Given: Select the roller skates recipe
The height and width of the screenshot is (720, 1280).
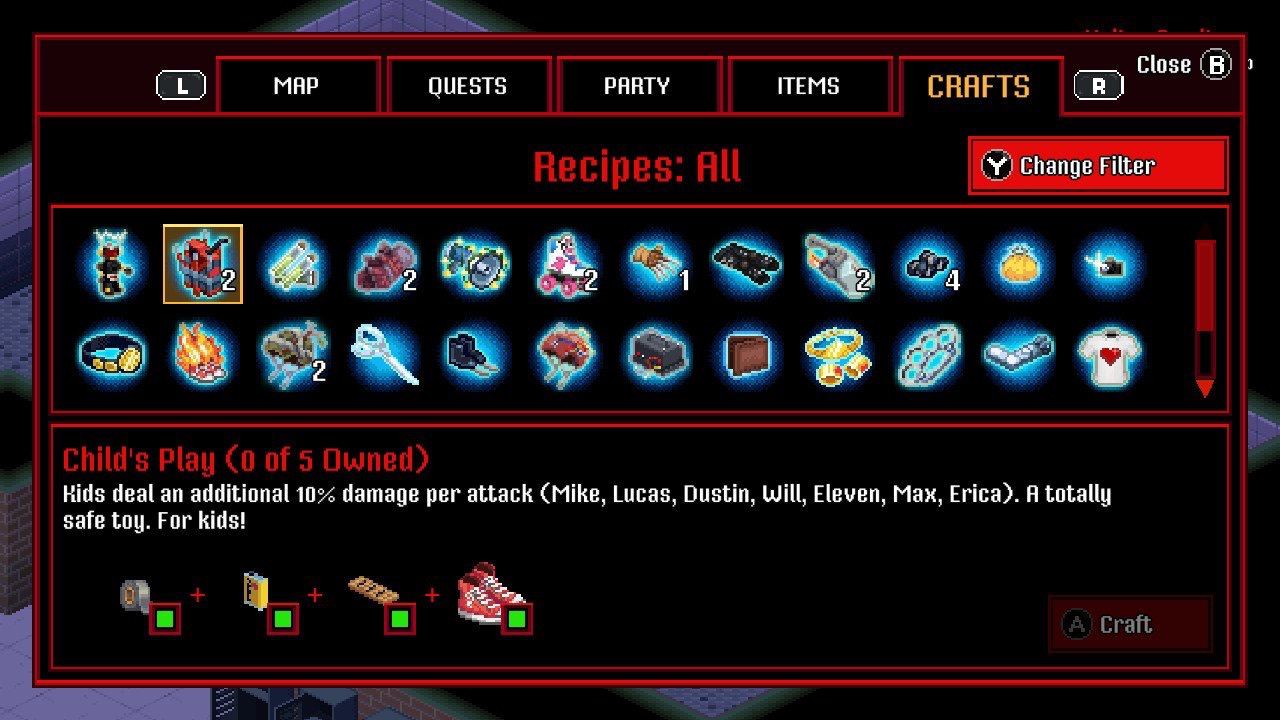Looking at the screenshot, I should (566, 265).
